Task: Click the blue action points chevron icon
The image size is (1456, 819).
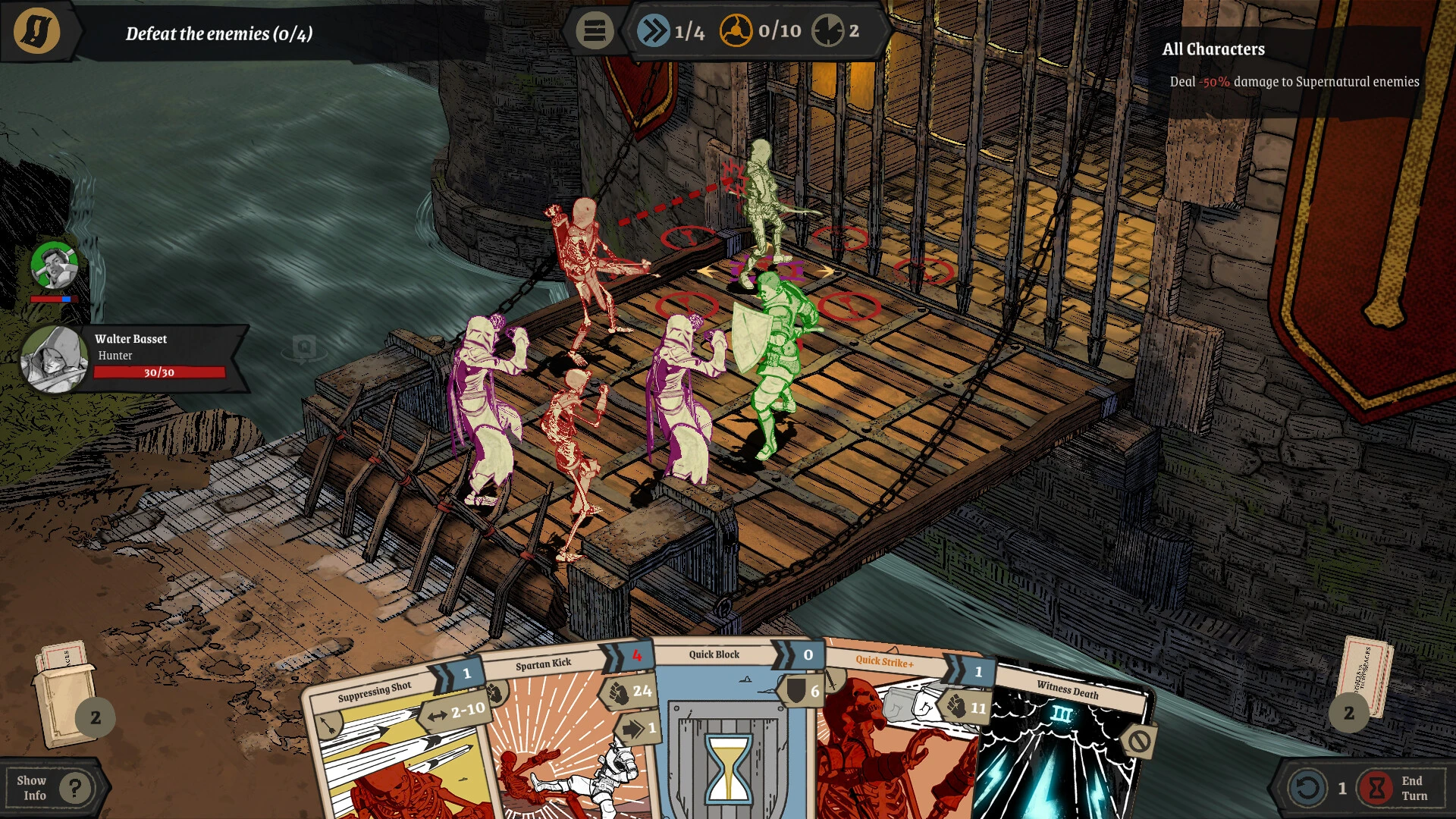Action: (x=654, y=32)
